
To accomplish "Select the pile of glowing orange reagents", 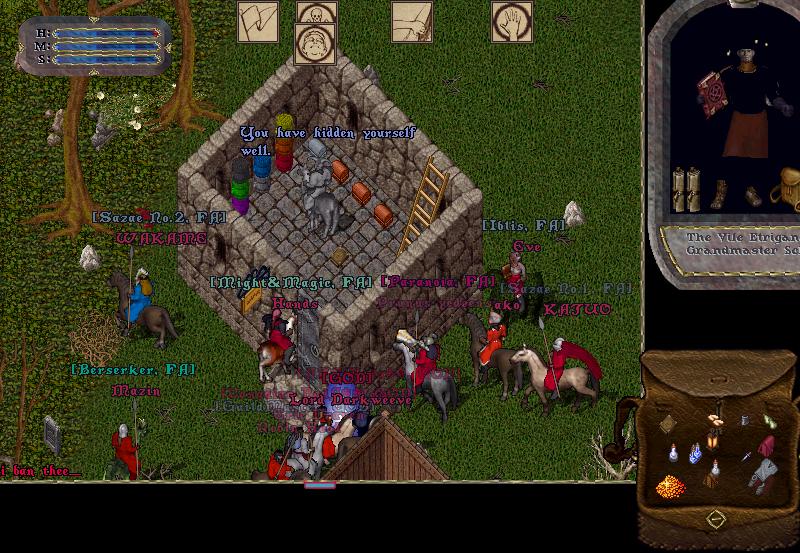I will (671, 486).
